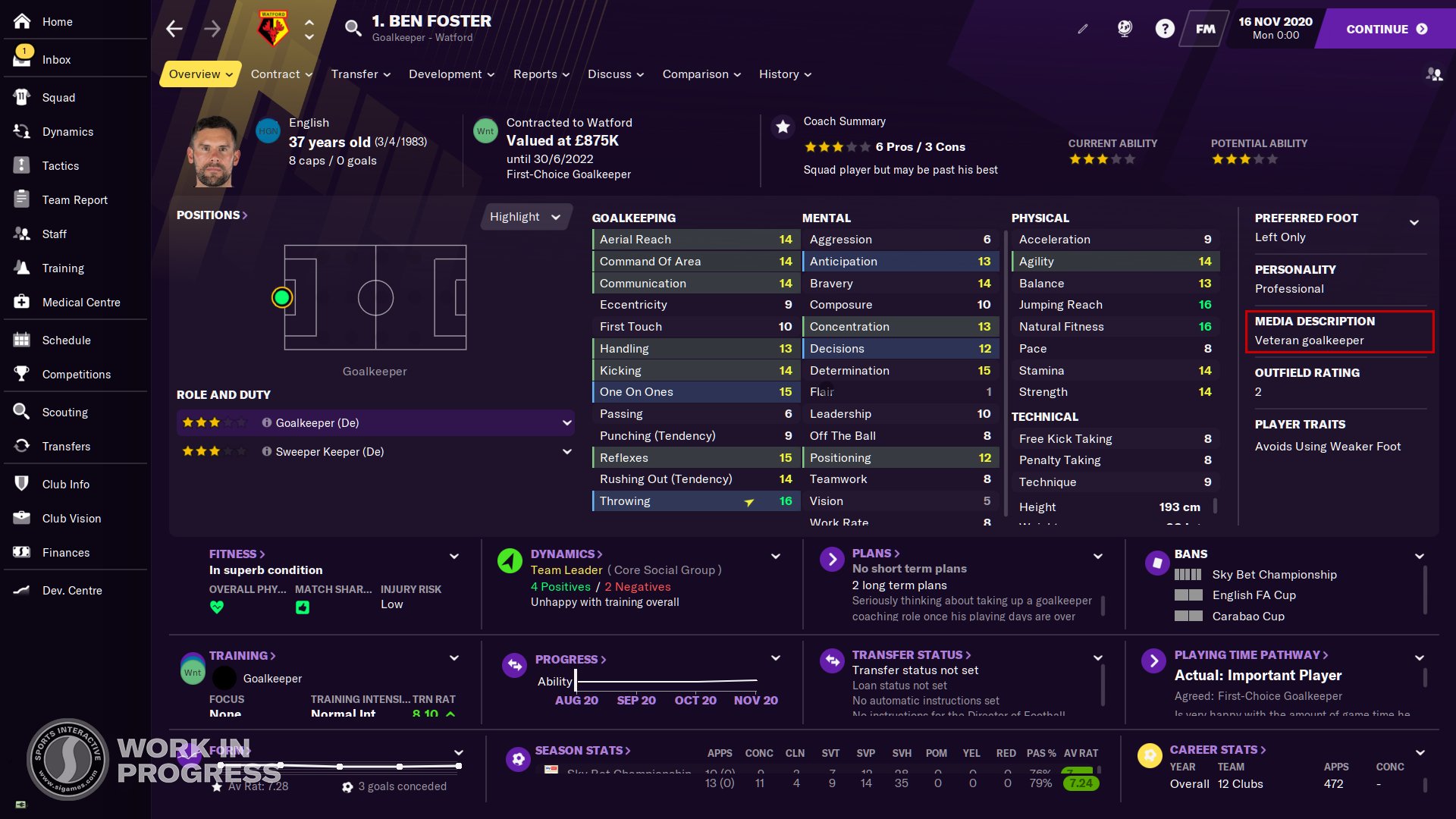Open the Medical Centre
Screen dimensions: 1456x819
pos(80,302)
